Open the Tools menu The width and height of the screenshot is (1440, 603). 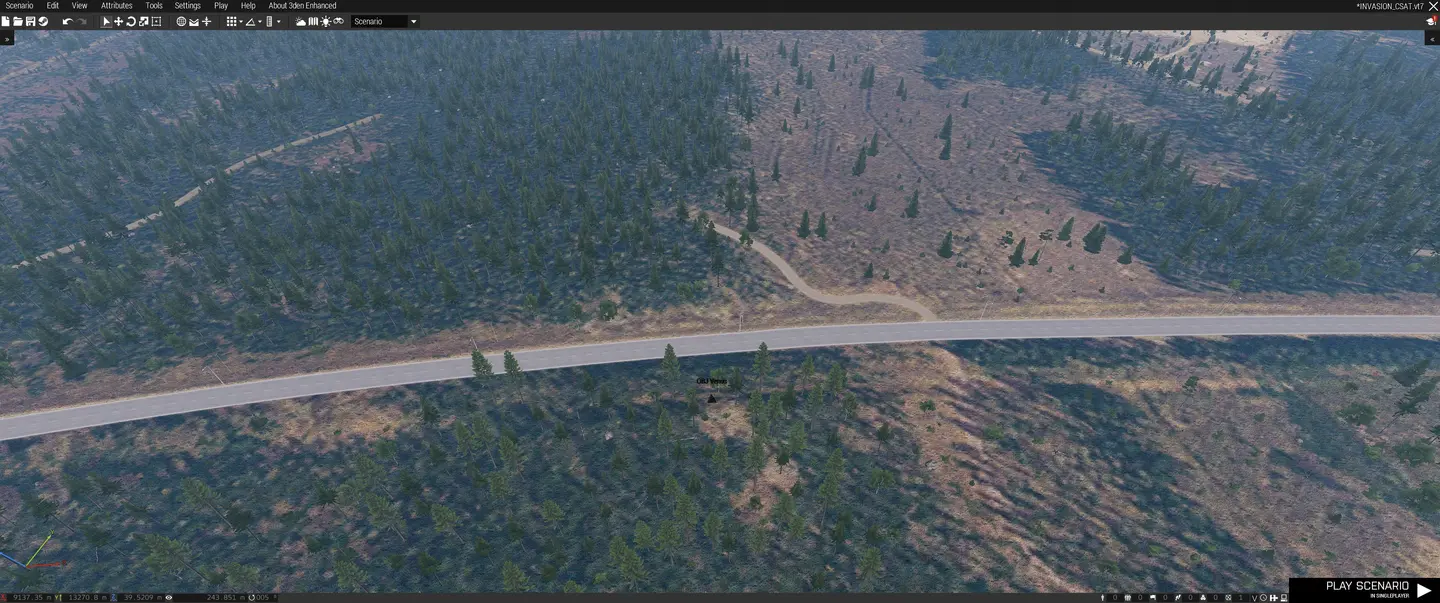tap(154, 6)
